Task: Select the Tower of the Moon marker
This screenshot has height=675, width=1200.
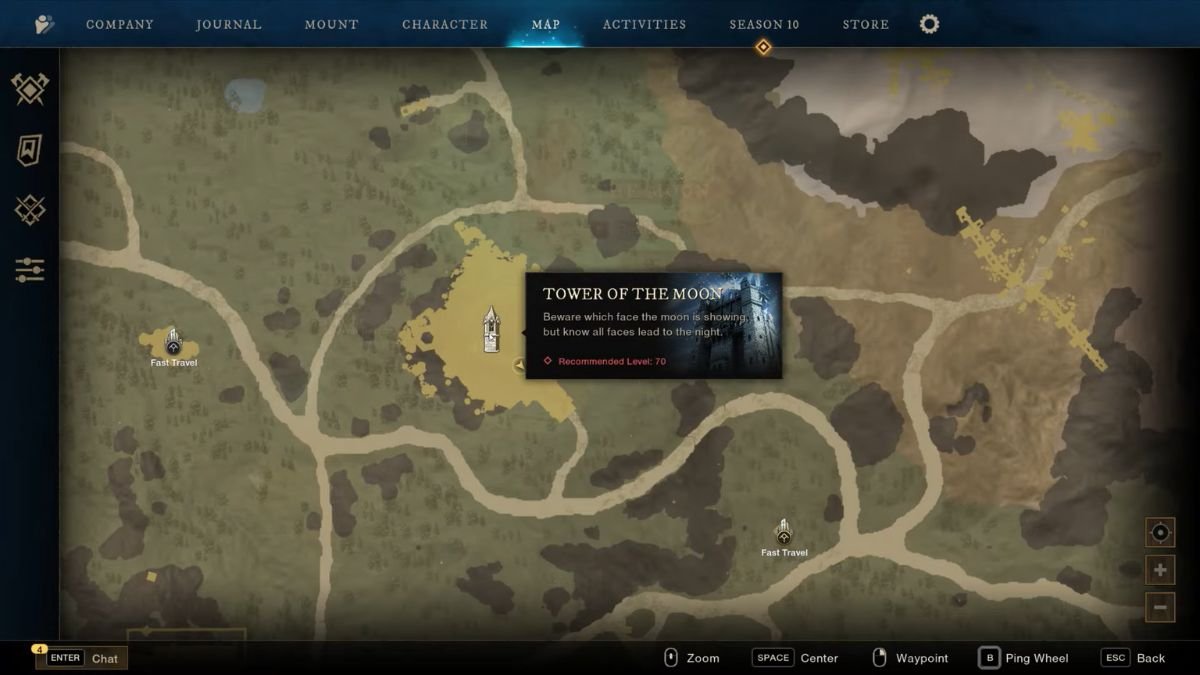Action: [491, 329]
